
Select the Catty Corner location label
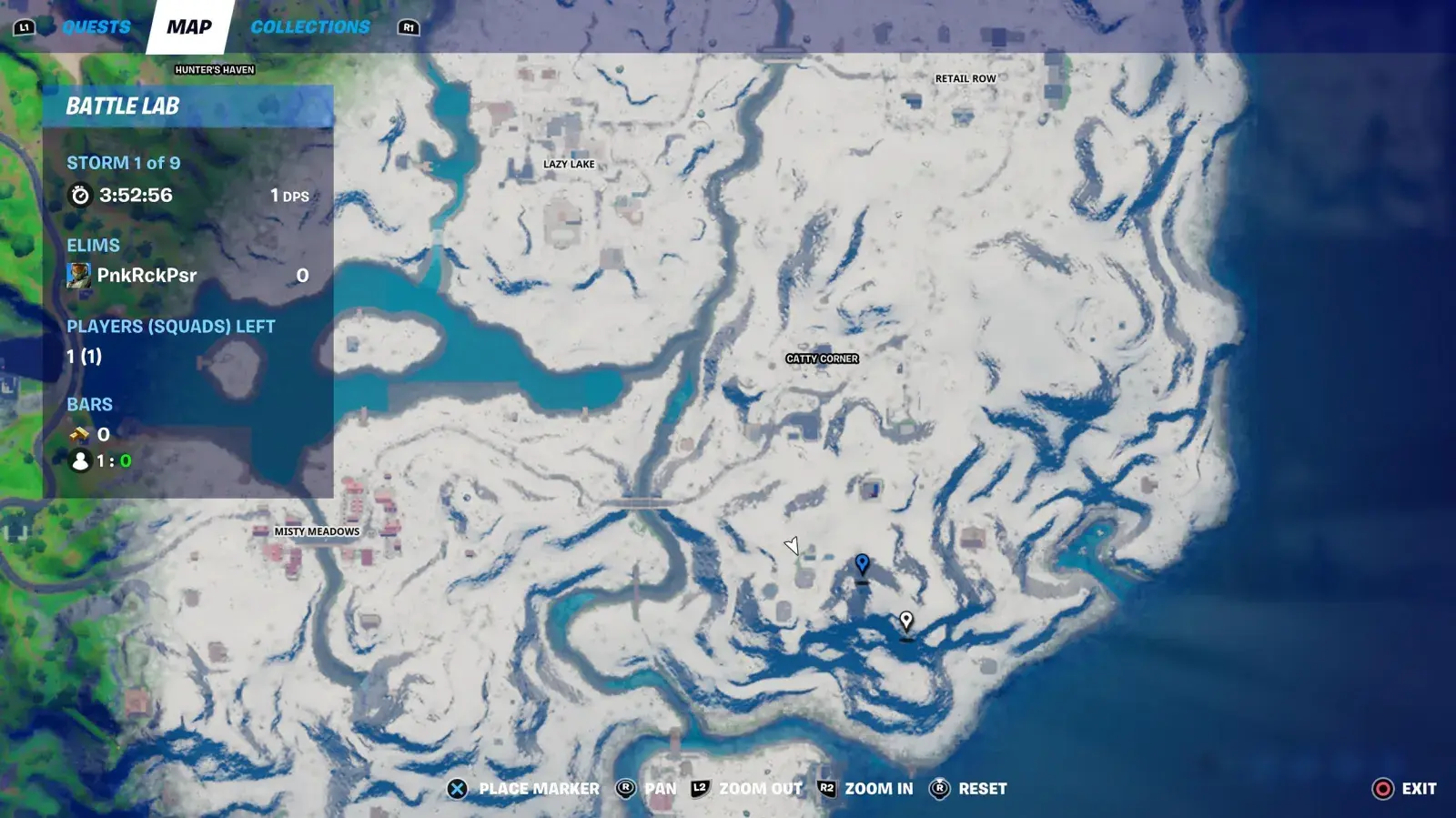(x=822, y=359)
